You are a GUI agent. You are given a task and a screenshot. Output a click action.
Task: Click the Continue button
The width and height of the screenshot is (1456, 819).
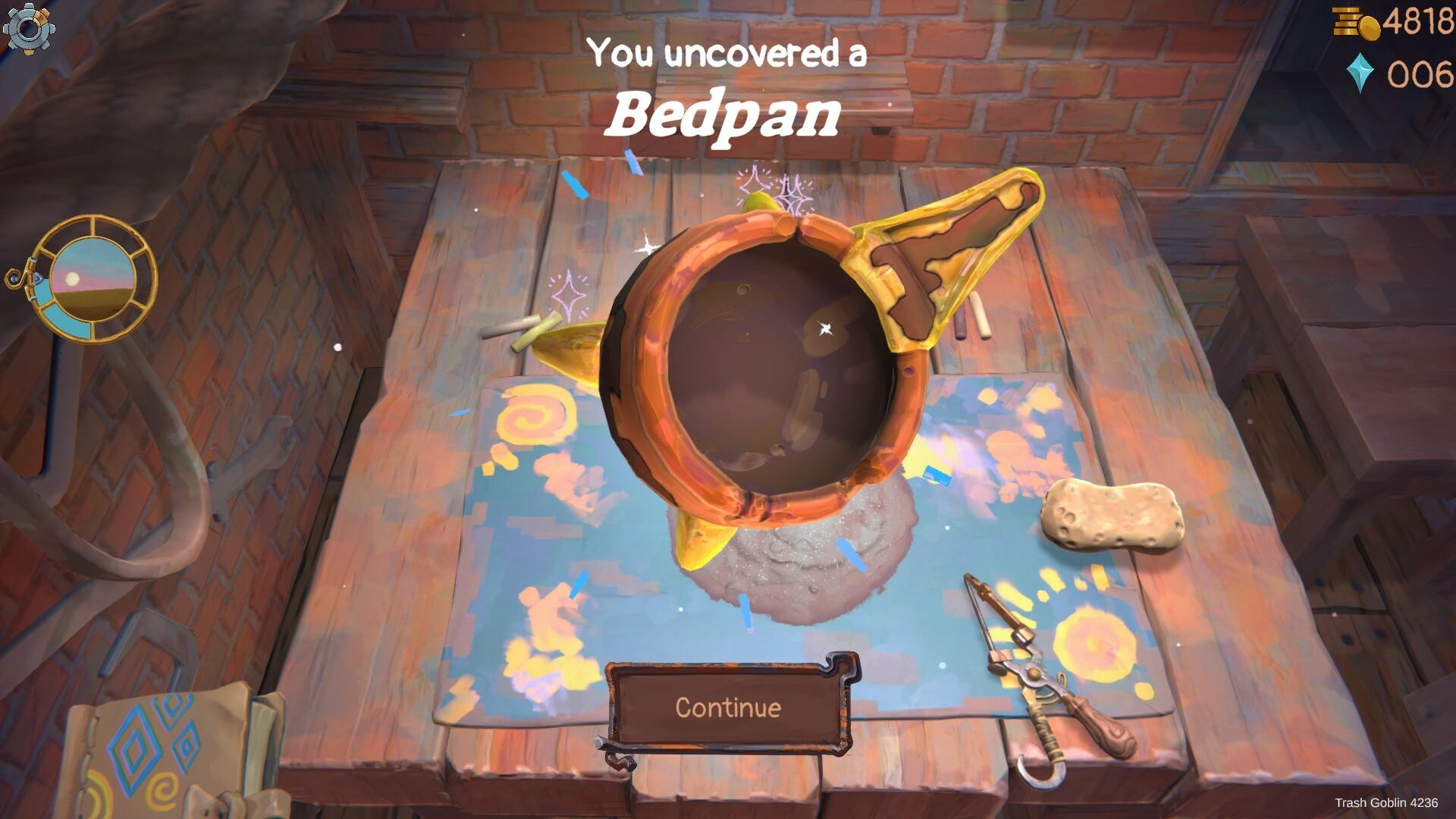(728, 707)
